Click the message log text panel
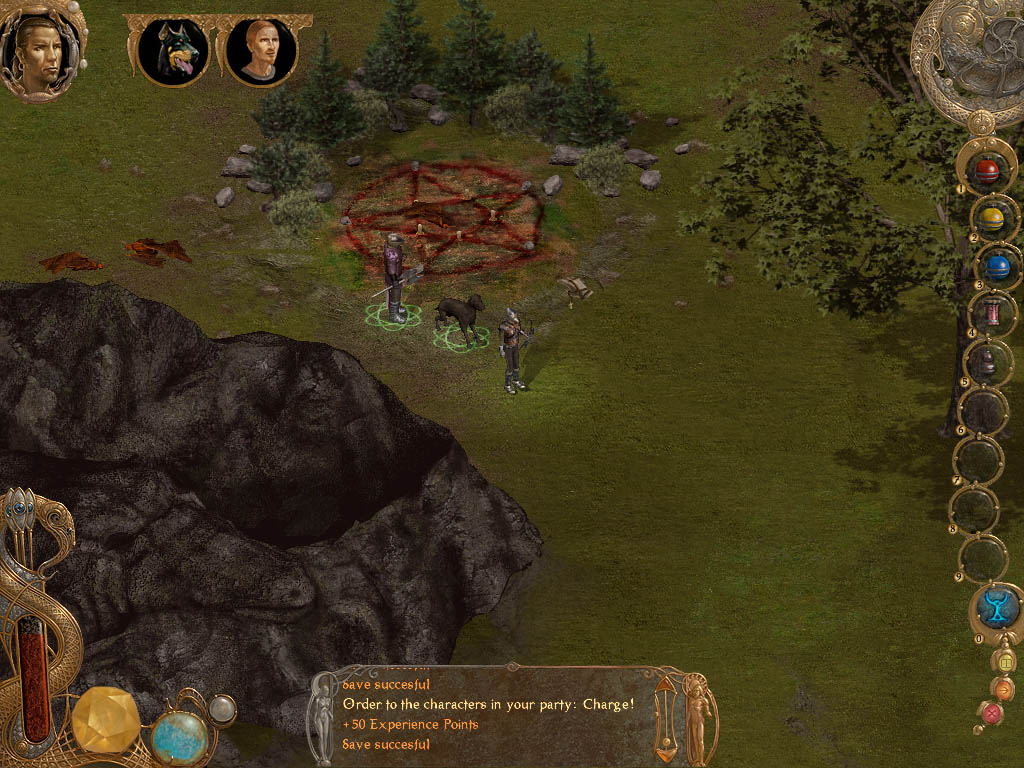 (492, 714)
